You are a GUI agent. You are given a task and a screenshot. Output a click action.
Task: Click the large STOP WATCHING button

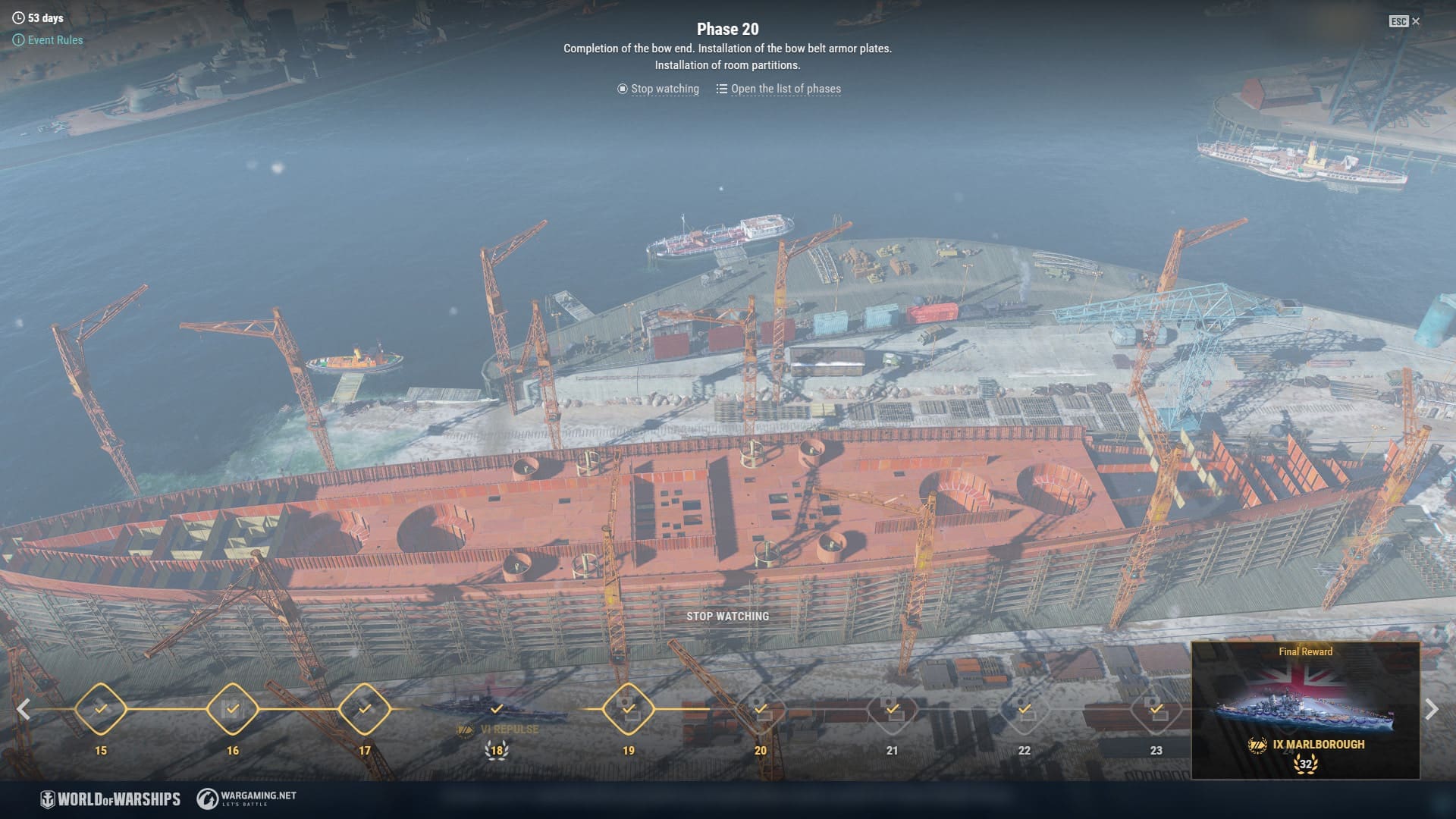tap(727, 617)
